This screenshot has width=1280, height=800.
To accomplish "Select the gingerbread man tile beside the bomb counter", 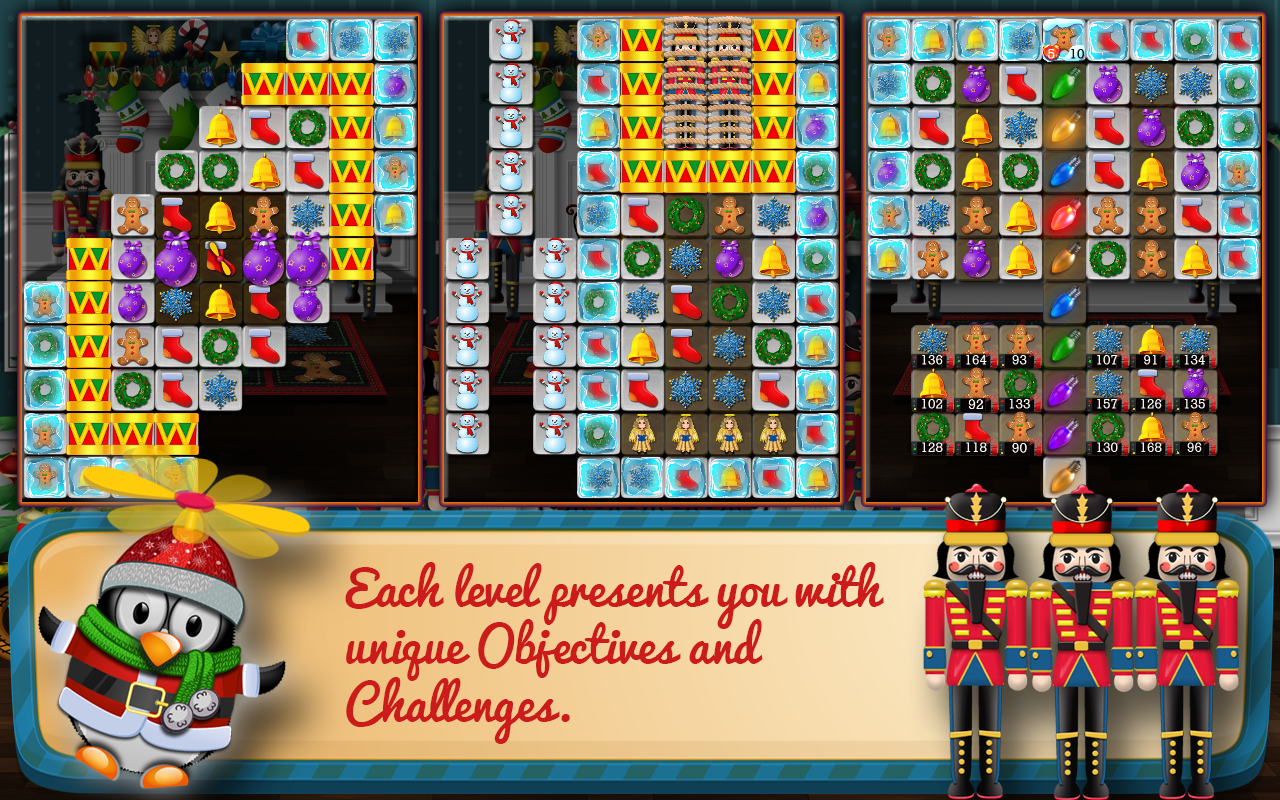I will [1062, 38].
